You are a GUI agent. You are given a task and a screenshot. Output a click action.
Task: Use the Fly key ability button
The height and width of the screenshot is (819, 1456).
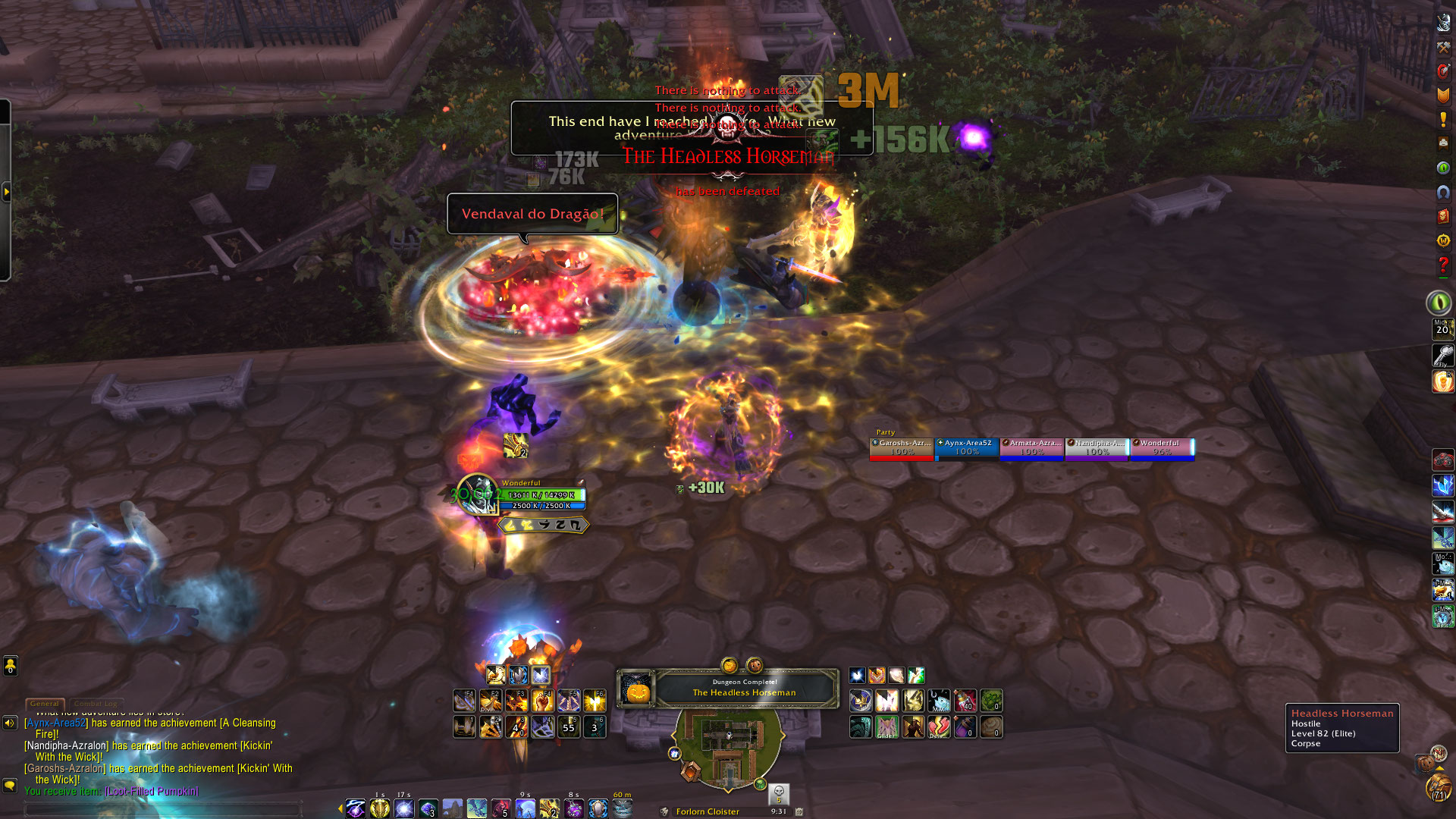[1442, 355]
